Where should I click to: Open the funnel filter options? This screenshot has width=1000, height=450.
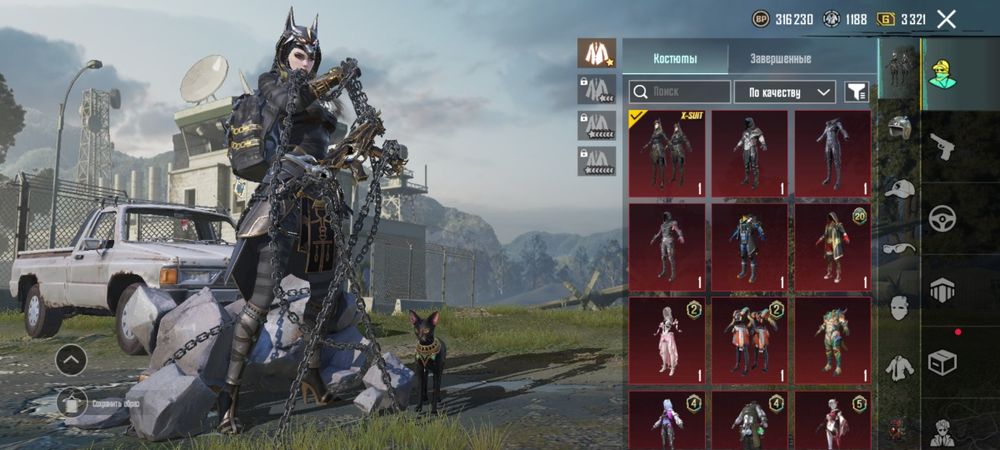[x=856, y=92]
